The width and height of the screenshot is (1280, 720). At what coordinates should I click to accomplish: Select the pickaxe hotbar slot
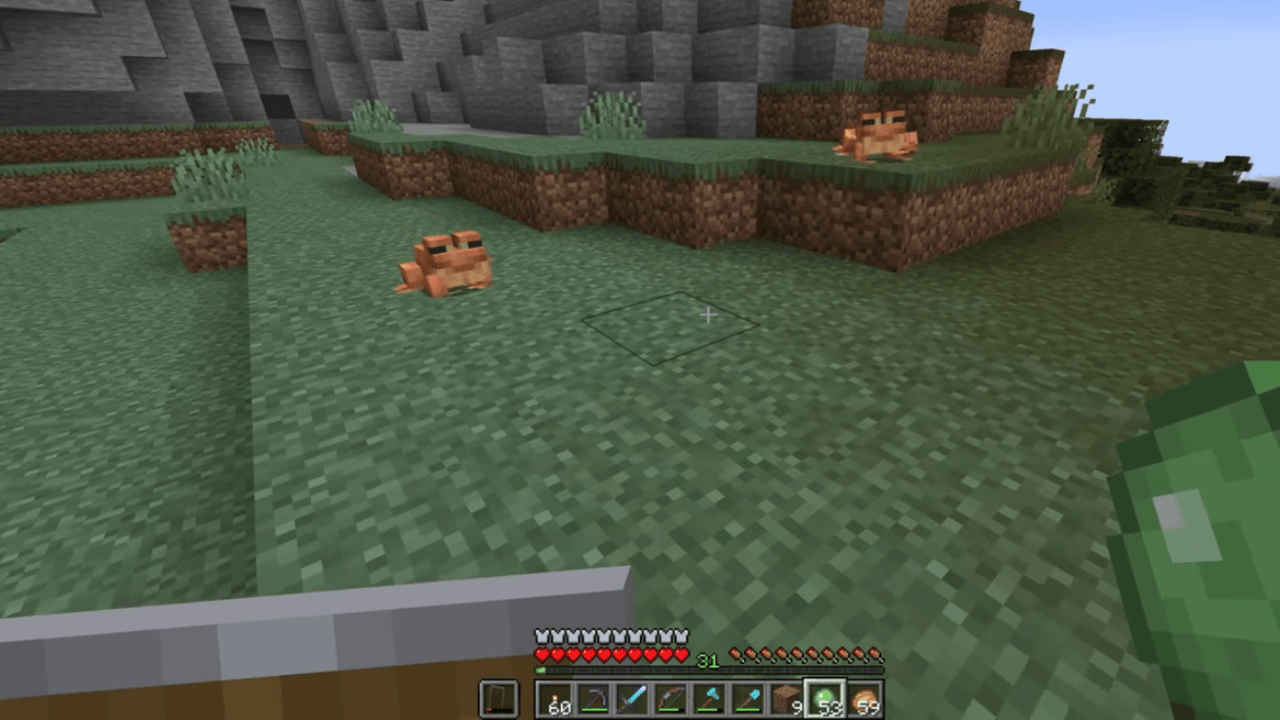click(594, 698)
